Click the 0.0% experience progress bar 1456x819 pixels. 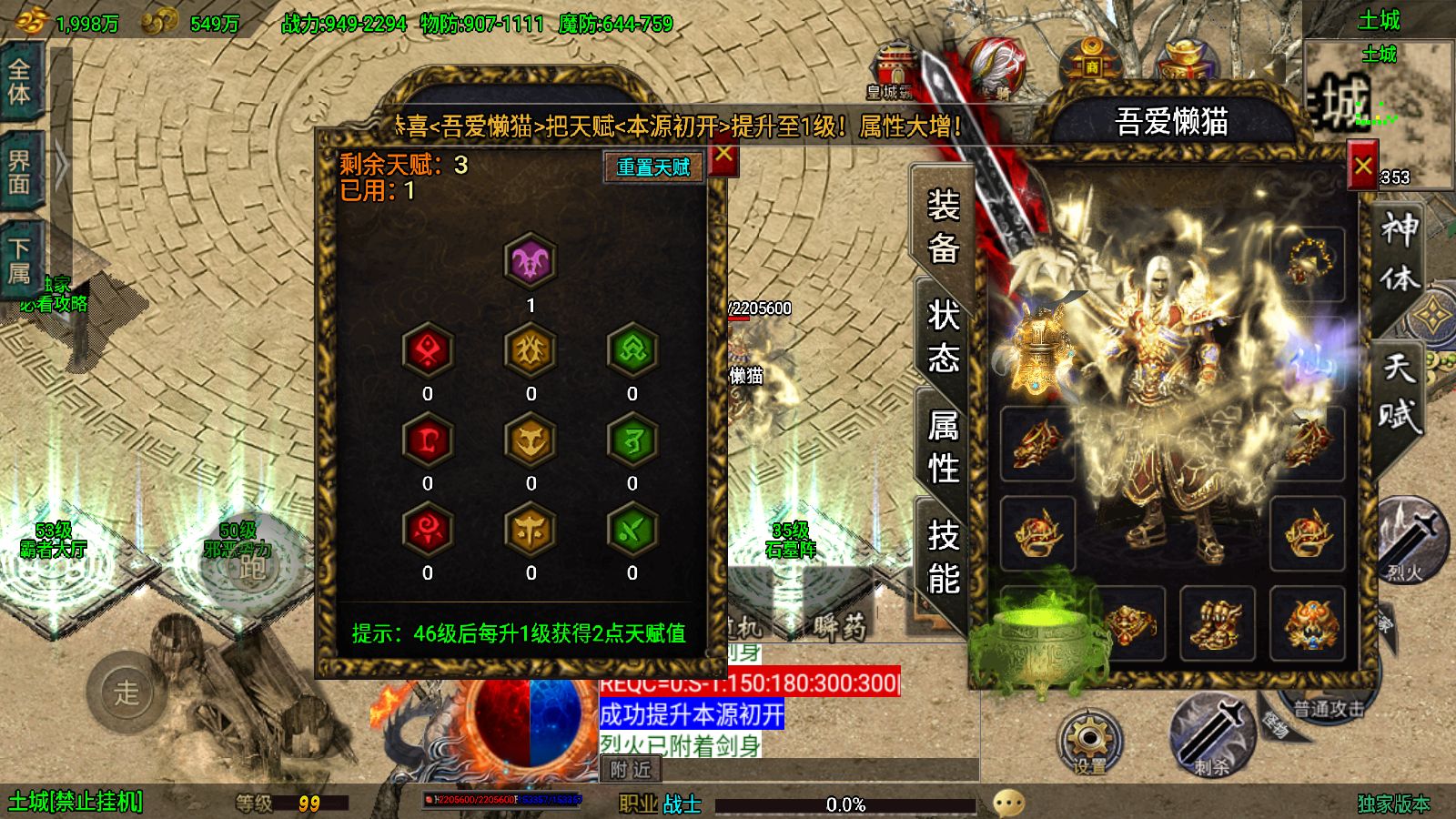click(846, 803)
